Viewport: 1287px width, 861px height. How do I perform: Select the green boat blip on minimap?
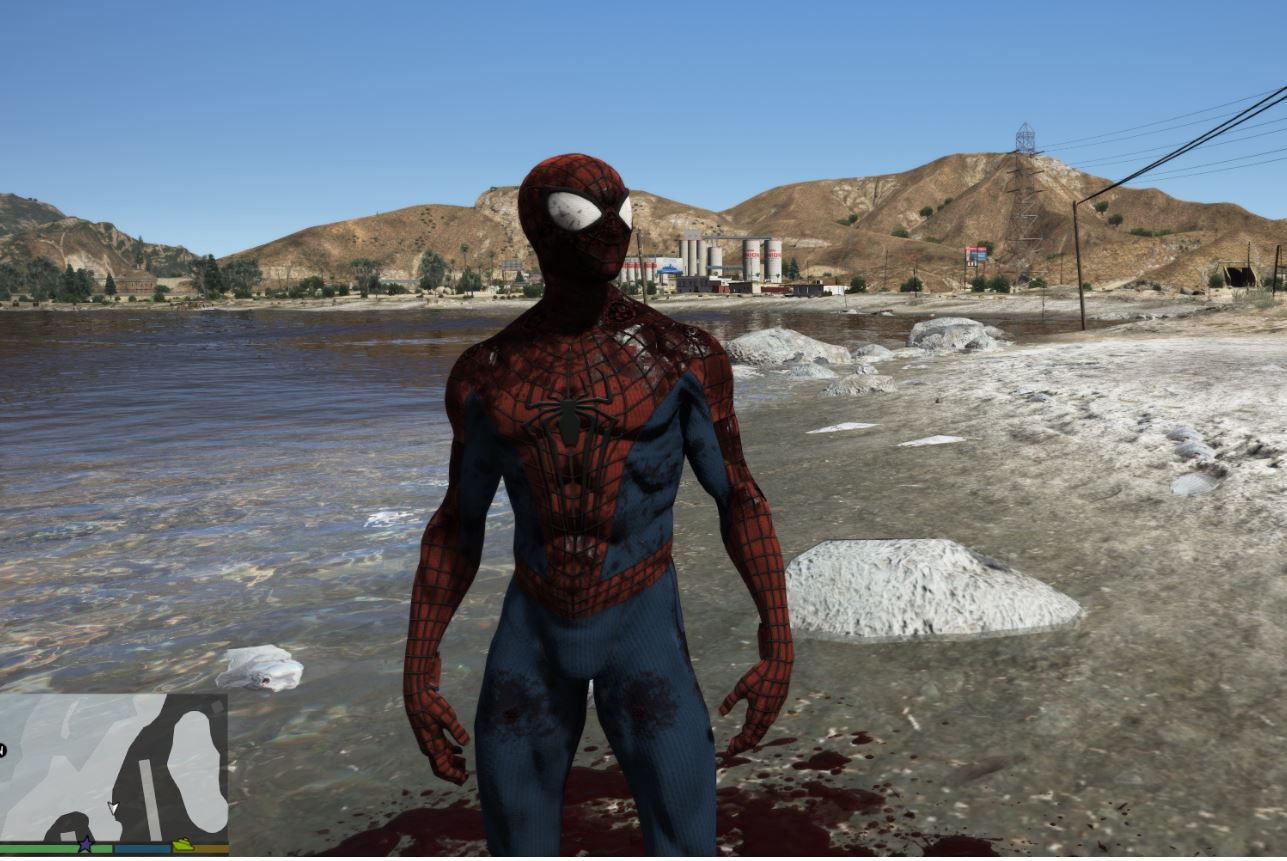coord(183,845)
